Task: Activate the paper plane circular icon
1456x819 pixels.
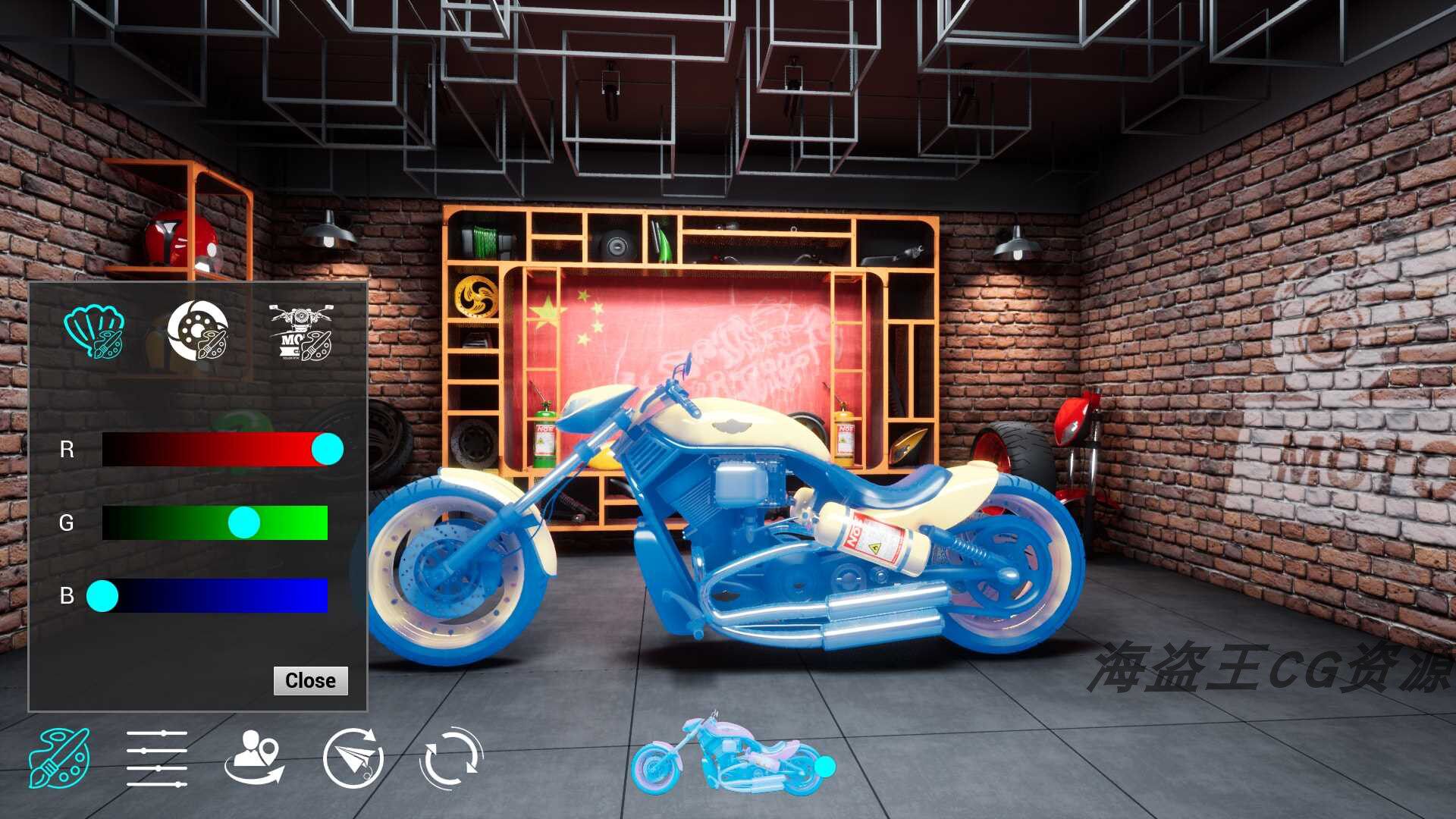Action: pyautogui.click(x=353, y=758)
